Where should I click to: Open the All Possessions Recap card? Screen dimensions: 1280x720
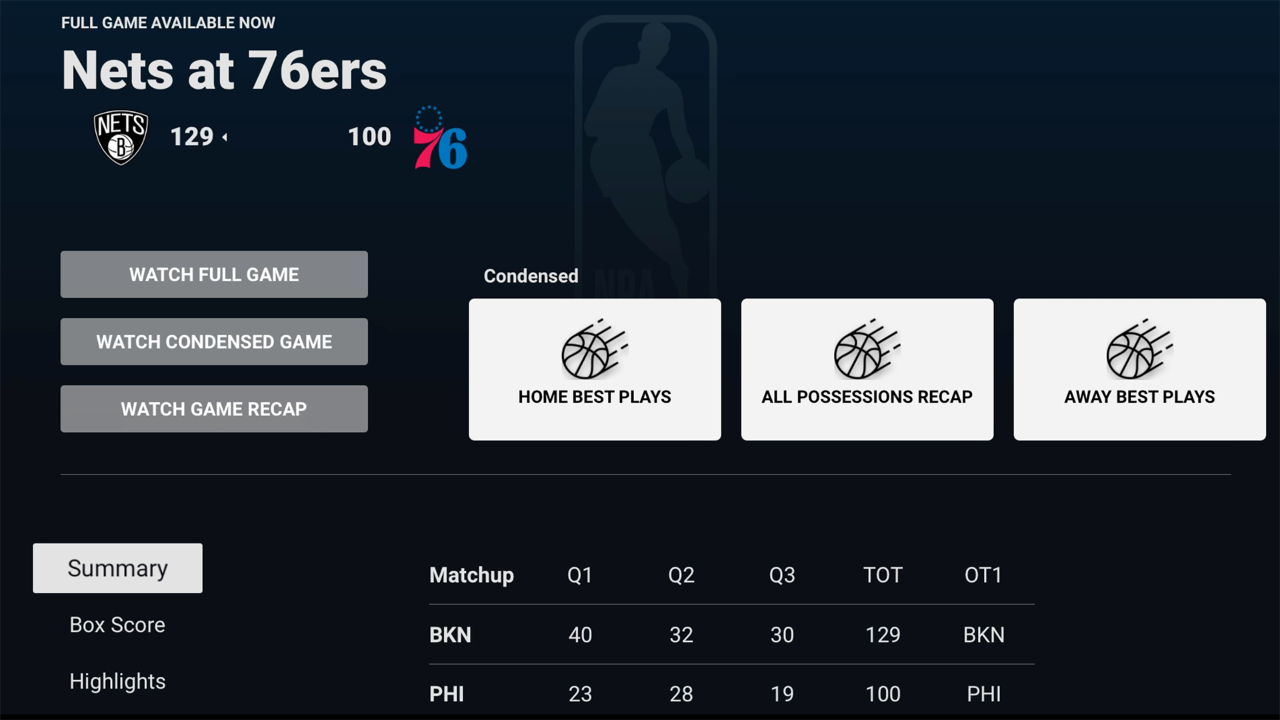(866, 369)
